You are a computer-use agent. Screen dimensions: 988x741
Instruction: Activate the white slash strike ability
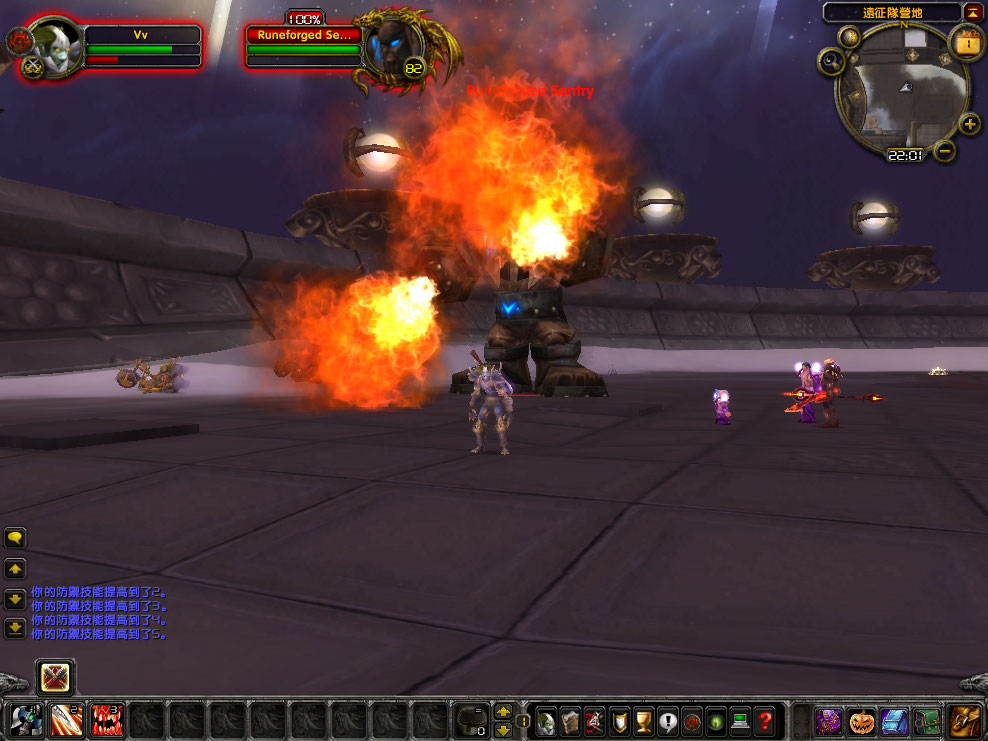click(65, 719)
